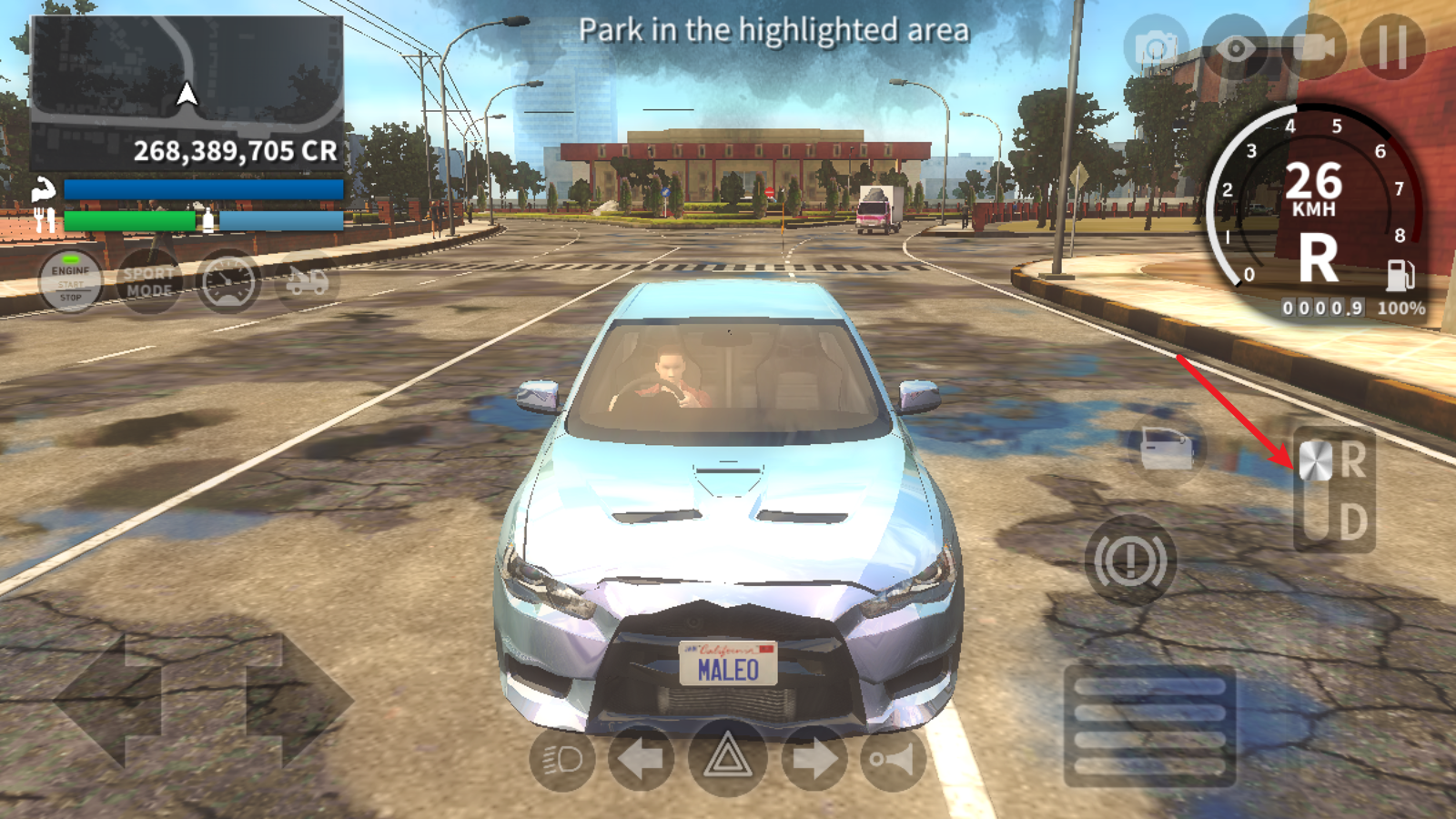Screen dimensions: 1456x819
Task: Steer left with the large left arrow
Action: tap(109, 701)
